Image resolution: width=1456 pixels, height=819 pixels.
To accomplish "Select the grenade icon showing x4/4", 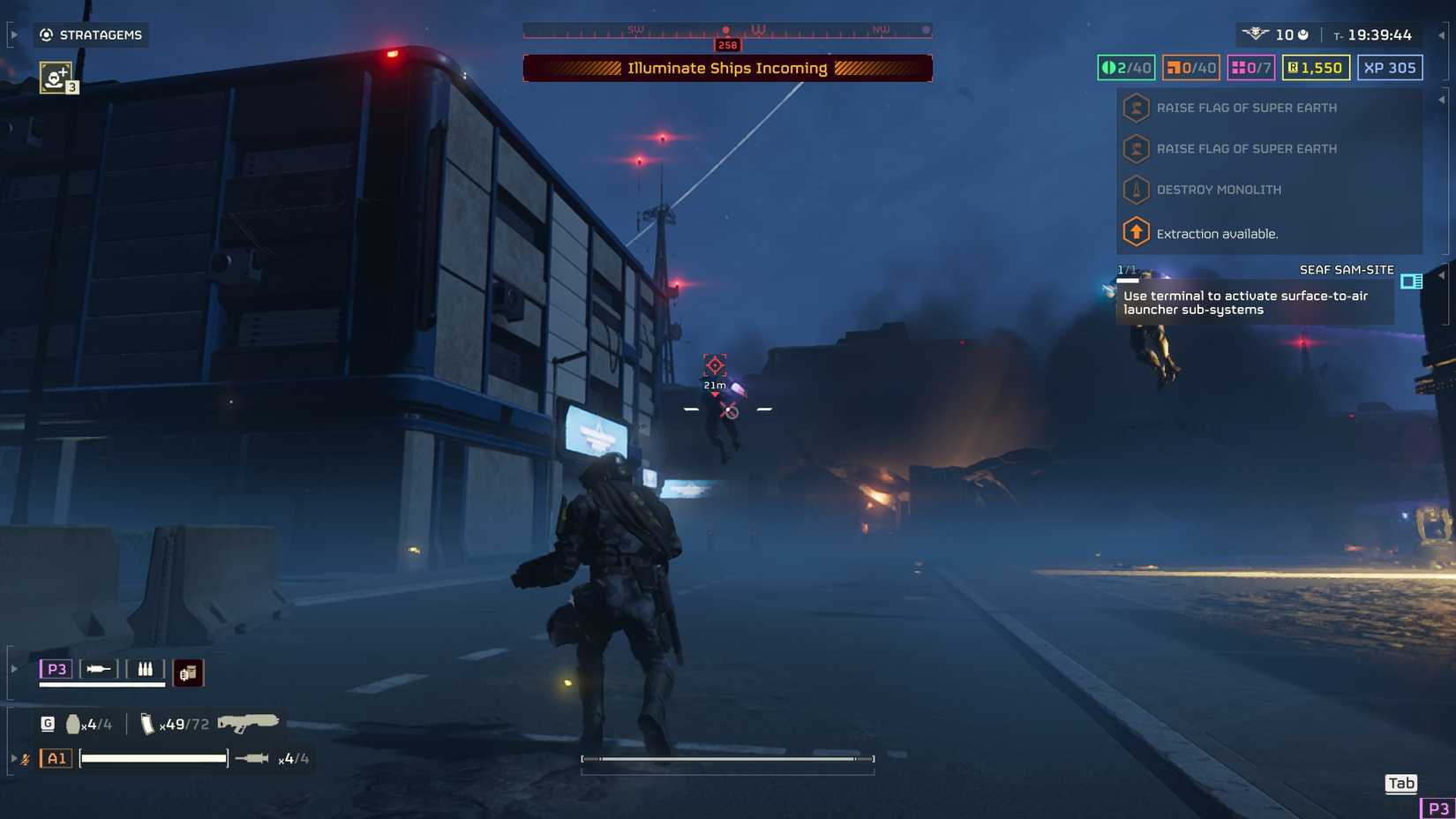I will (74, 724).
